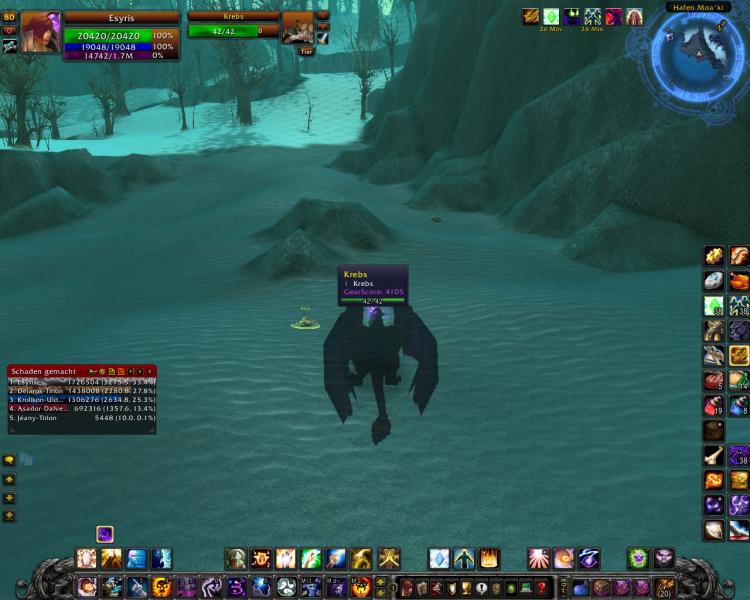Image resolution: width=750 pixels, height=600 pixels.
Task: Select the Krebs target name bar
Action: tap(232, 16)
